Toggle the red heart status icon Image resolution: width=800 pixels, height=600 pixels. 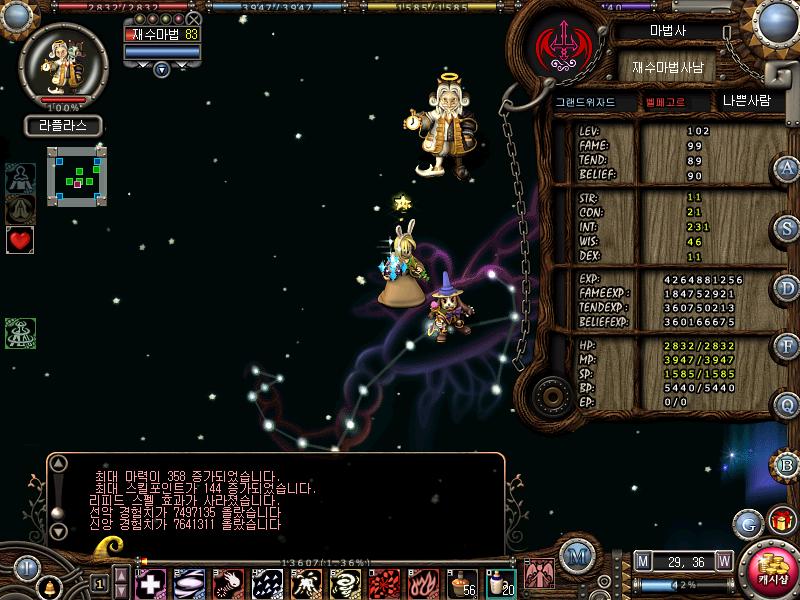coord(20,239)
